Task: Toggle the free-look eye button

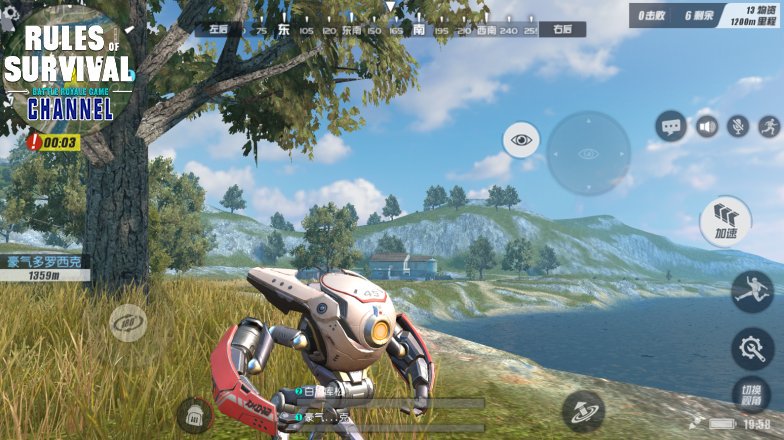Action: [521, 140]
